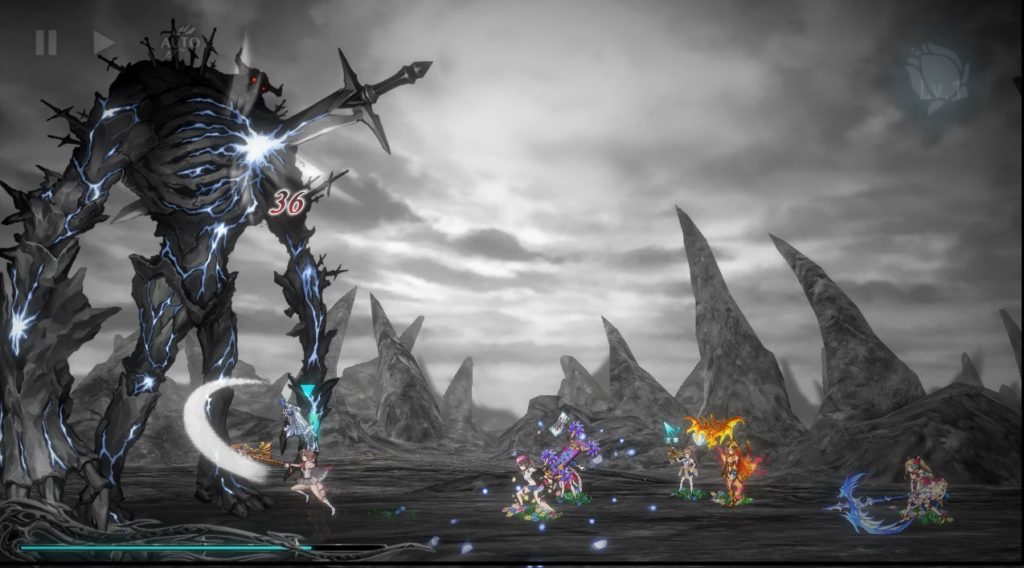The width and height of the screenshot is (1024, 568).
Task: Toggle AUTO battle mode
Action: (180, 44)
